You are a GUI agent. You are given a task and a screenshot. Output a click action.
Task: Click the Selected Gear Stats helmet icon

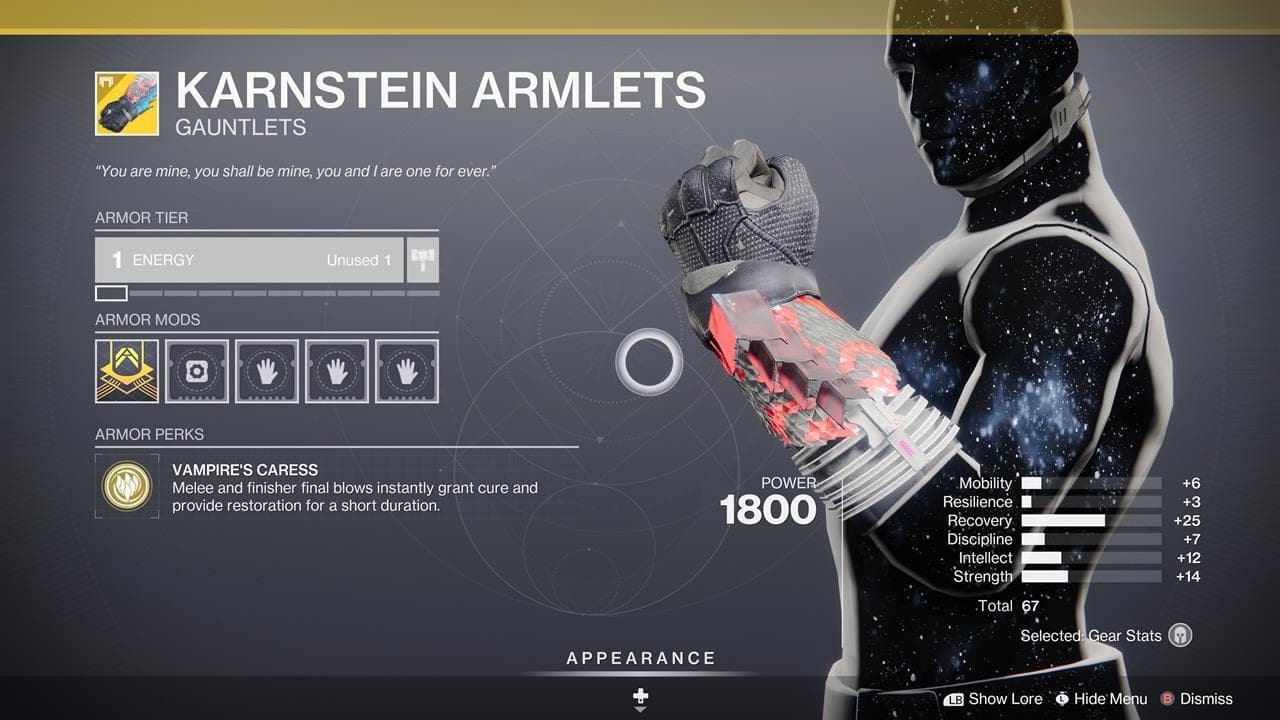(x=1179, y=636)
